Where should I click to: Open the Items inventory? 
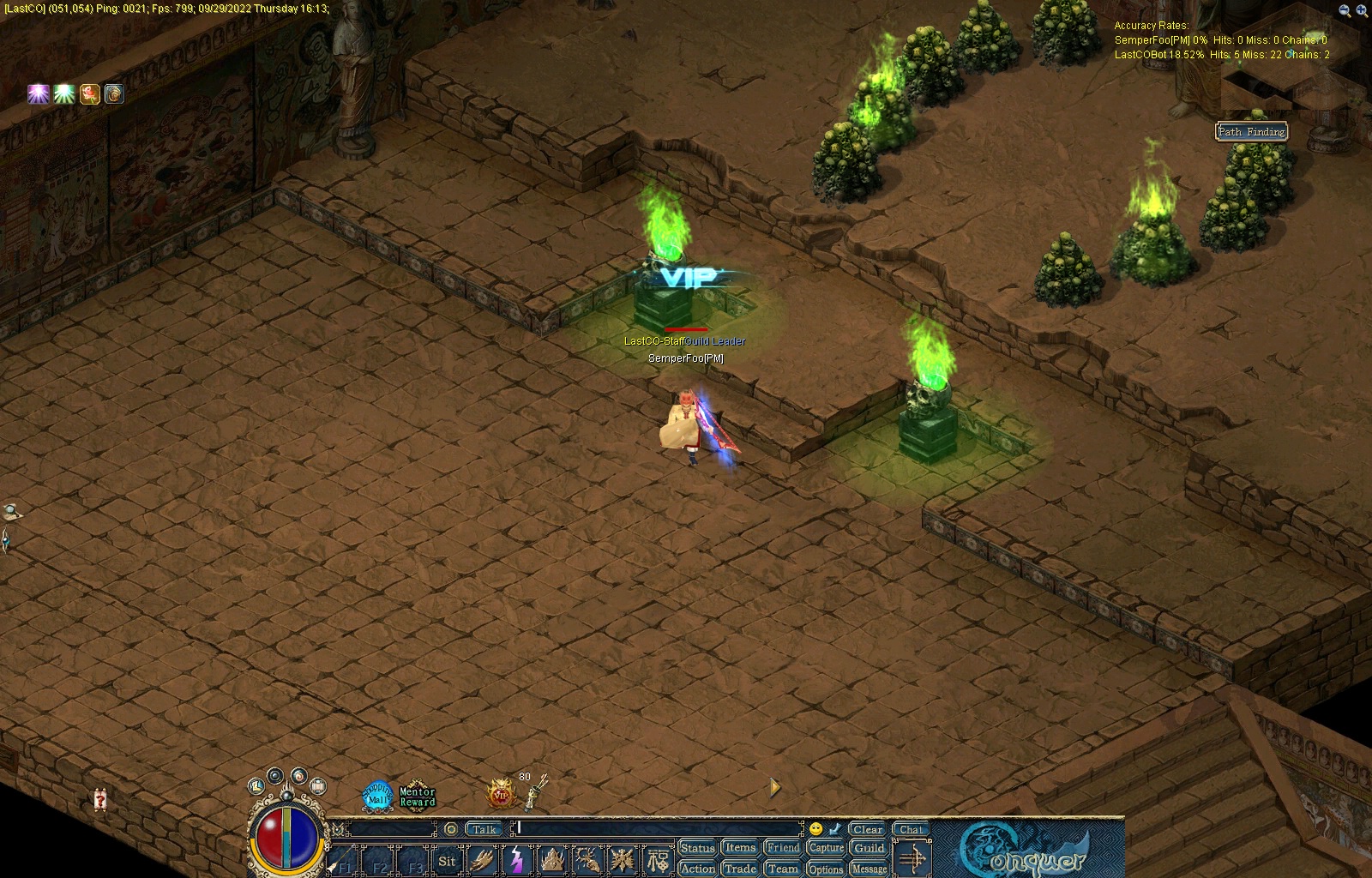point(740,848)
